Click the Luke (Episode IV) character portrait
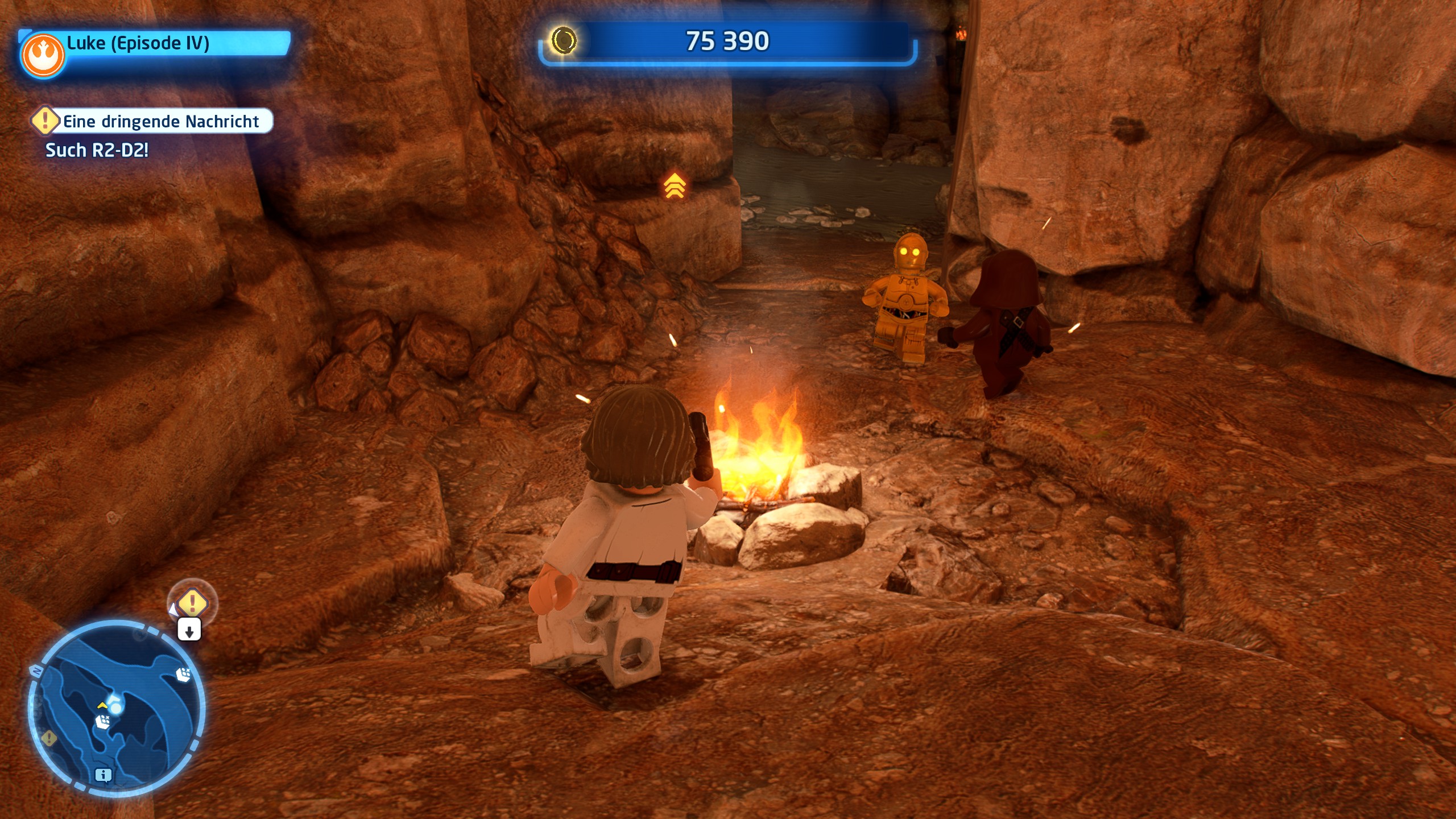 (x=43, y=55)
